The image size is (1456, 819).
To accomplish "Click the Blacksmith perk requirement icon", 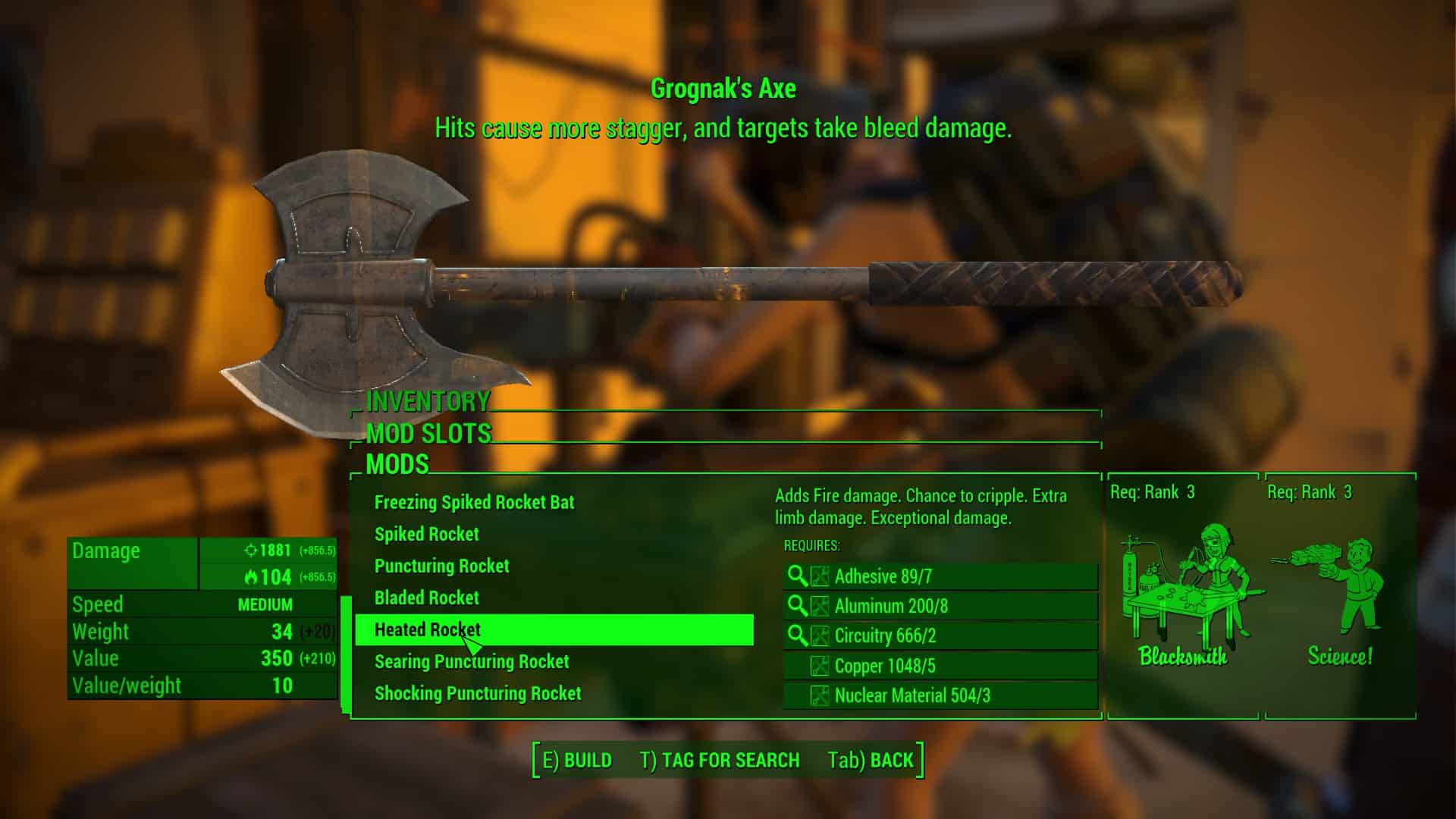I will pyautogui.click(x=1183, y=595).
